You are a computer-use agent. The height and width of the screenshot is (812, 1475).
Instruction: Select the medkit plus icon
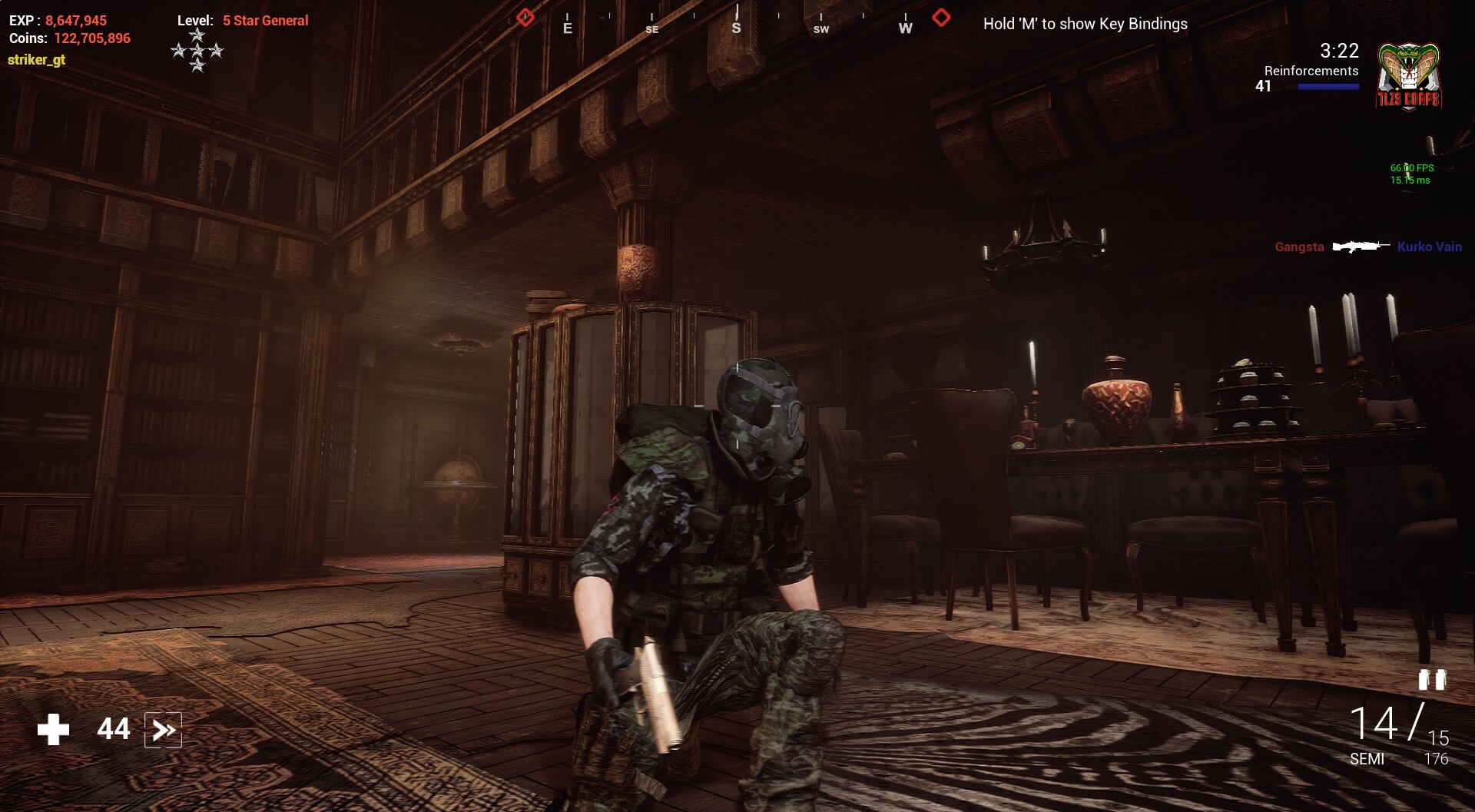click(x=52, y=730)
